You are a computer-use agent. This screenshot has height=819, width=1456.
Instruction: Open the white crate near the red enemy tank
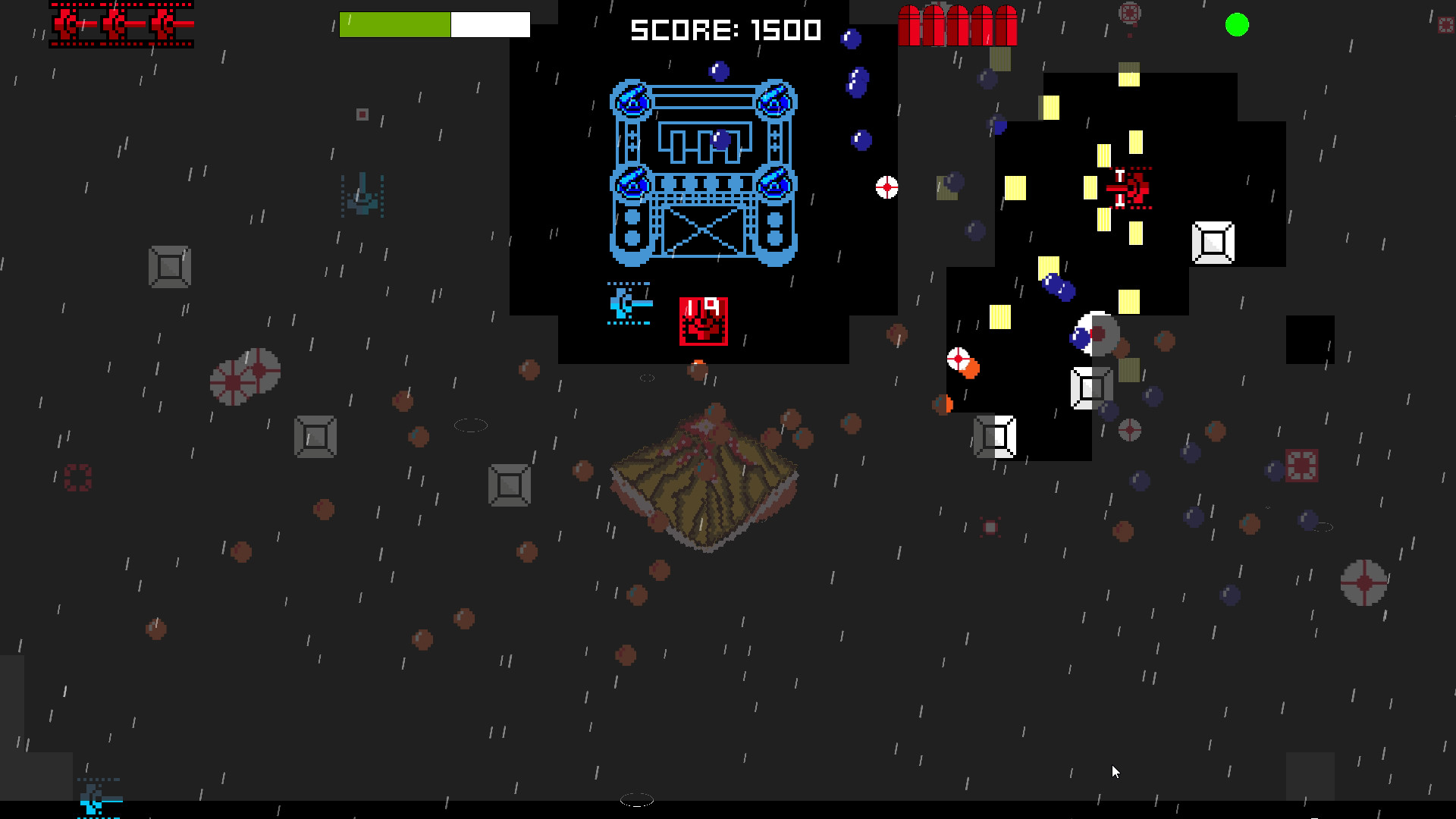[x=1213, y=243]
